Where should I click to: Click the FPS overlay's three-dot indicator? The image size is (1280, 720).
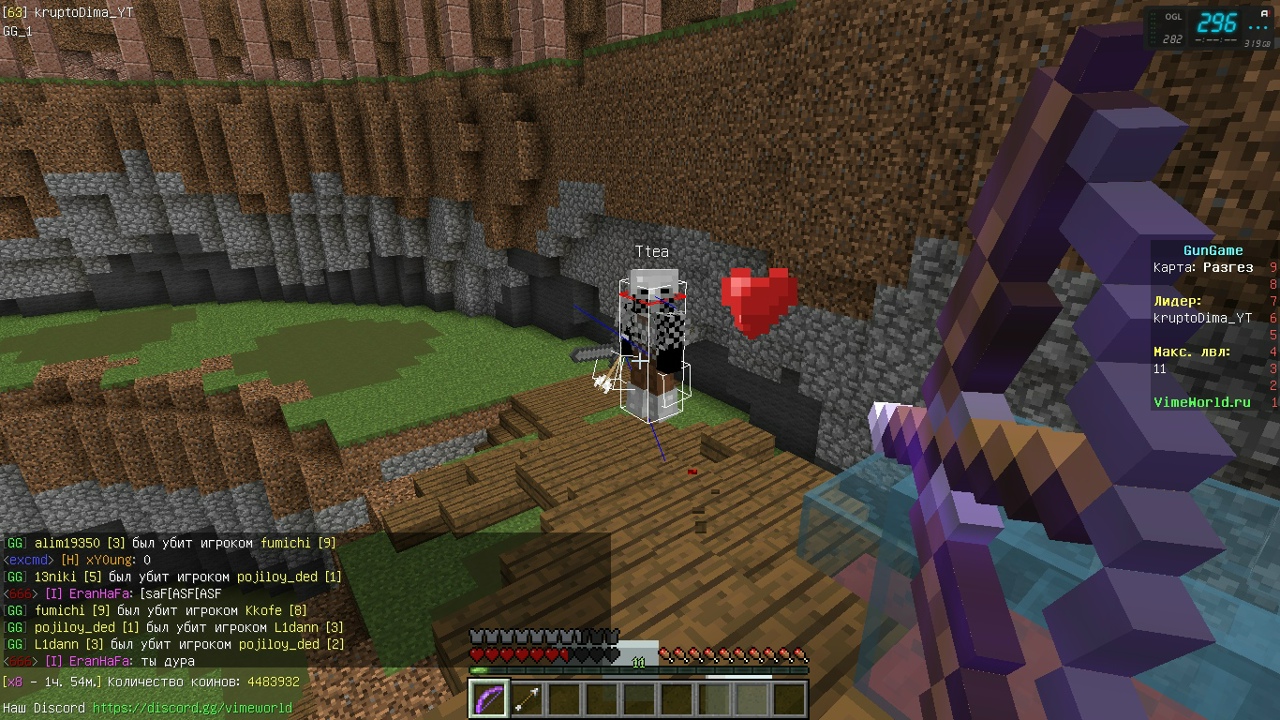(x=1258, y=27)
